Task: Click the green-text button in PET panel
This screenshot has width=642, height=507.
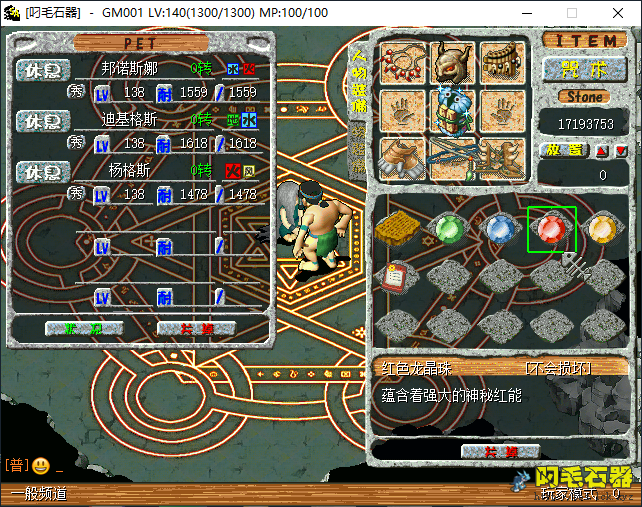Action: [84, 328]
